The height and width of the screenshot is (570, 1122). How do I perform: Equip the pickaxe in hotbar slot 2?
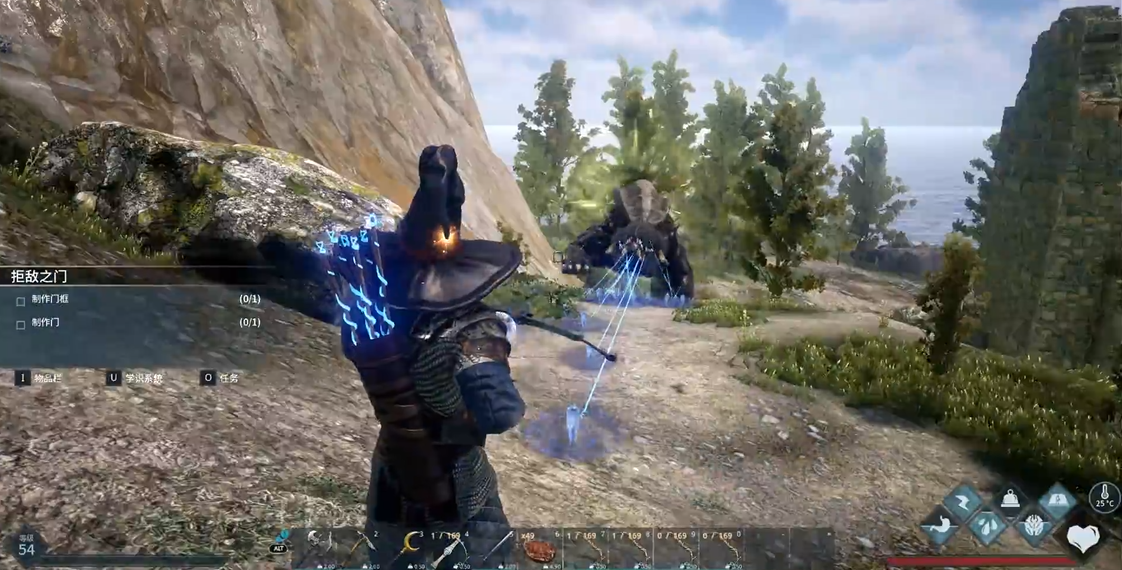click(x=361, y=547)
